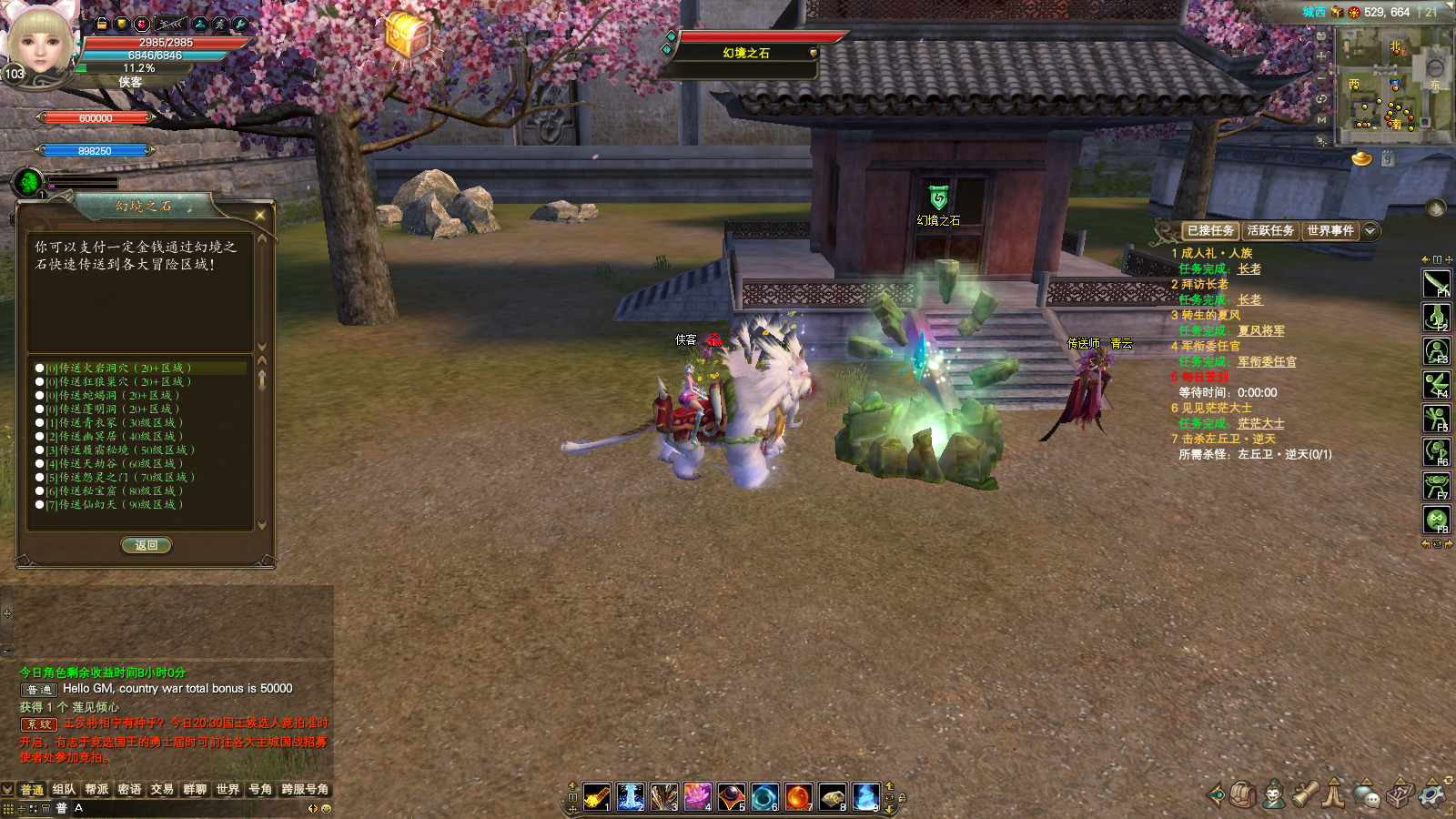Open the 世界事件 tab
Screen dimensions: 1456x819
point(1330,231)
